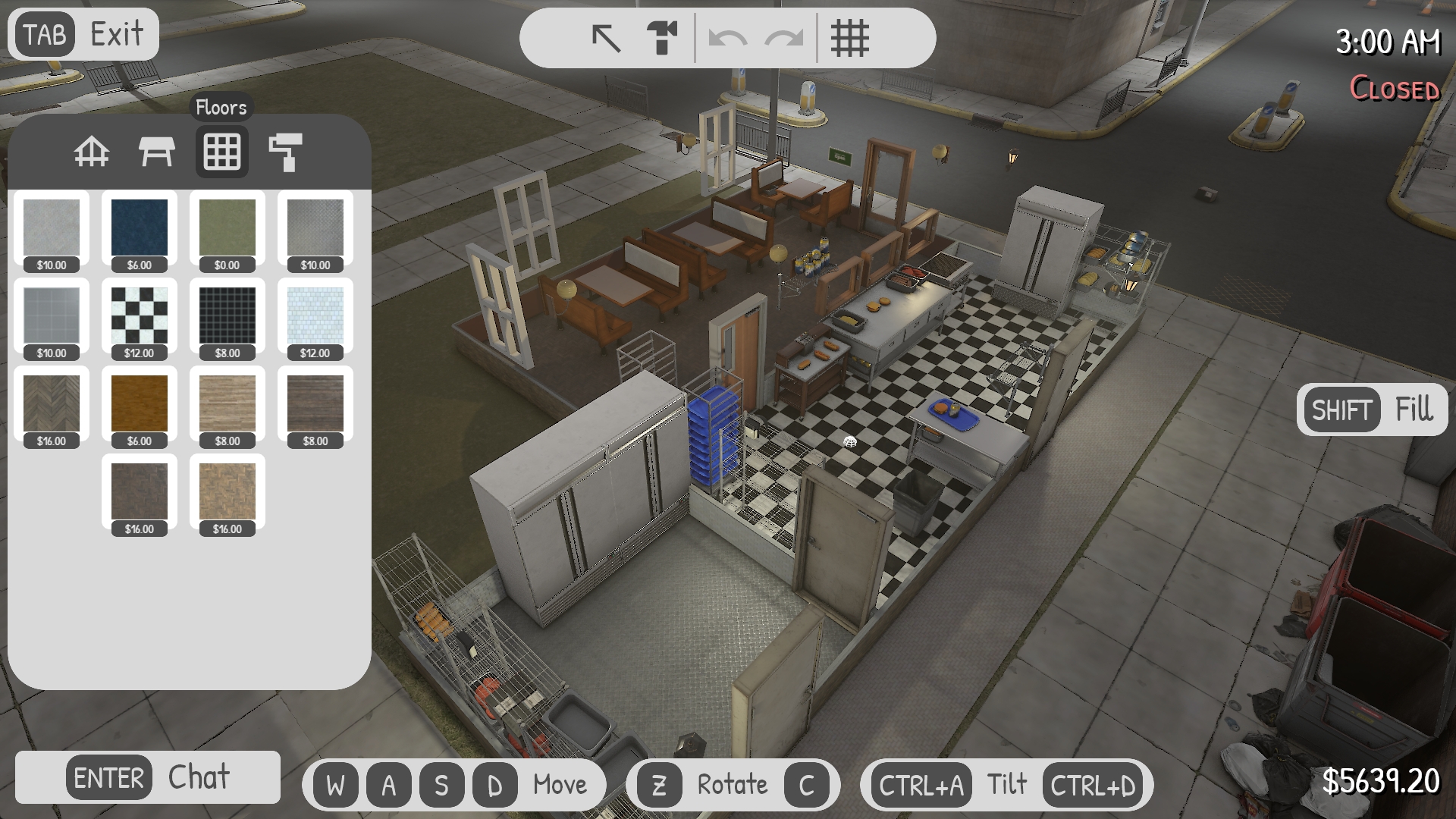Select the large gray square tile floor
The width and height of the screenshot is (1456, 819).
[x=52, y=316]
